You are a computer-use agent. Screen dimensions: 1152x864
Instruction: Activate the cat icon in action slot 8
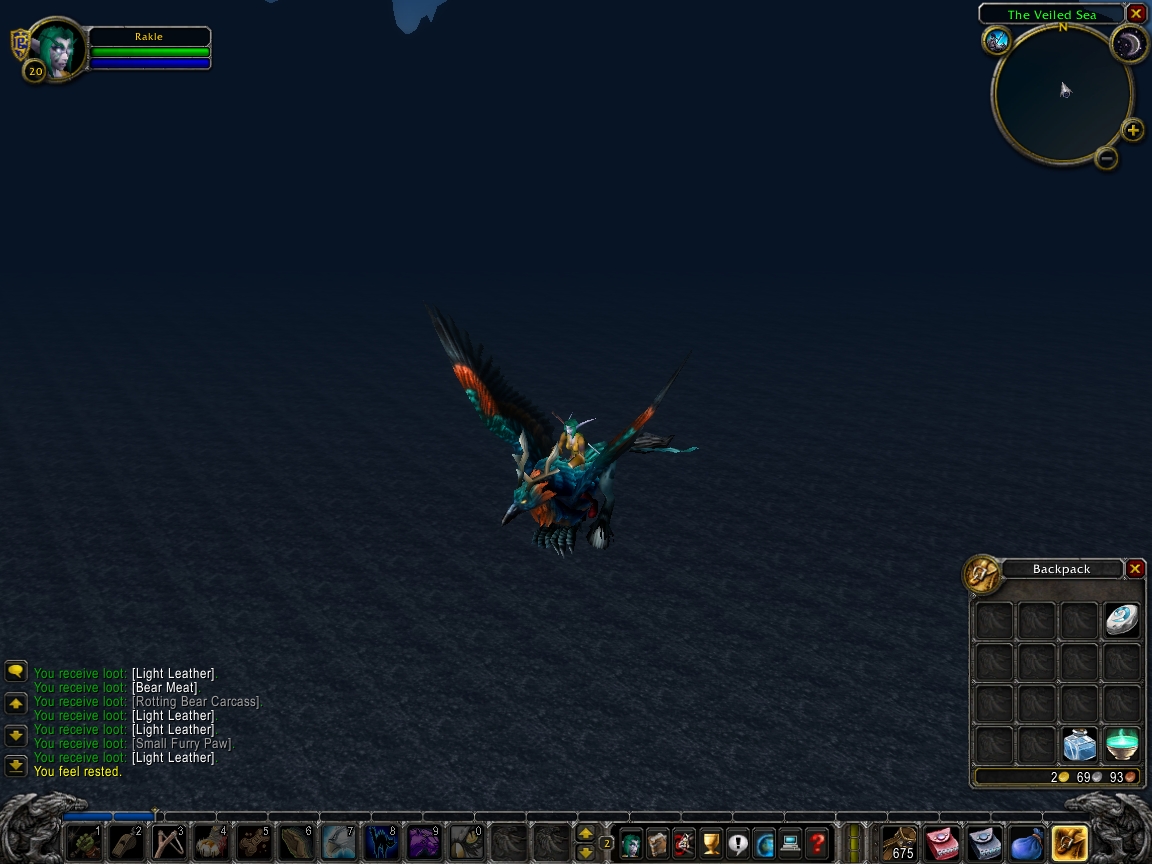point(381,843)
